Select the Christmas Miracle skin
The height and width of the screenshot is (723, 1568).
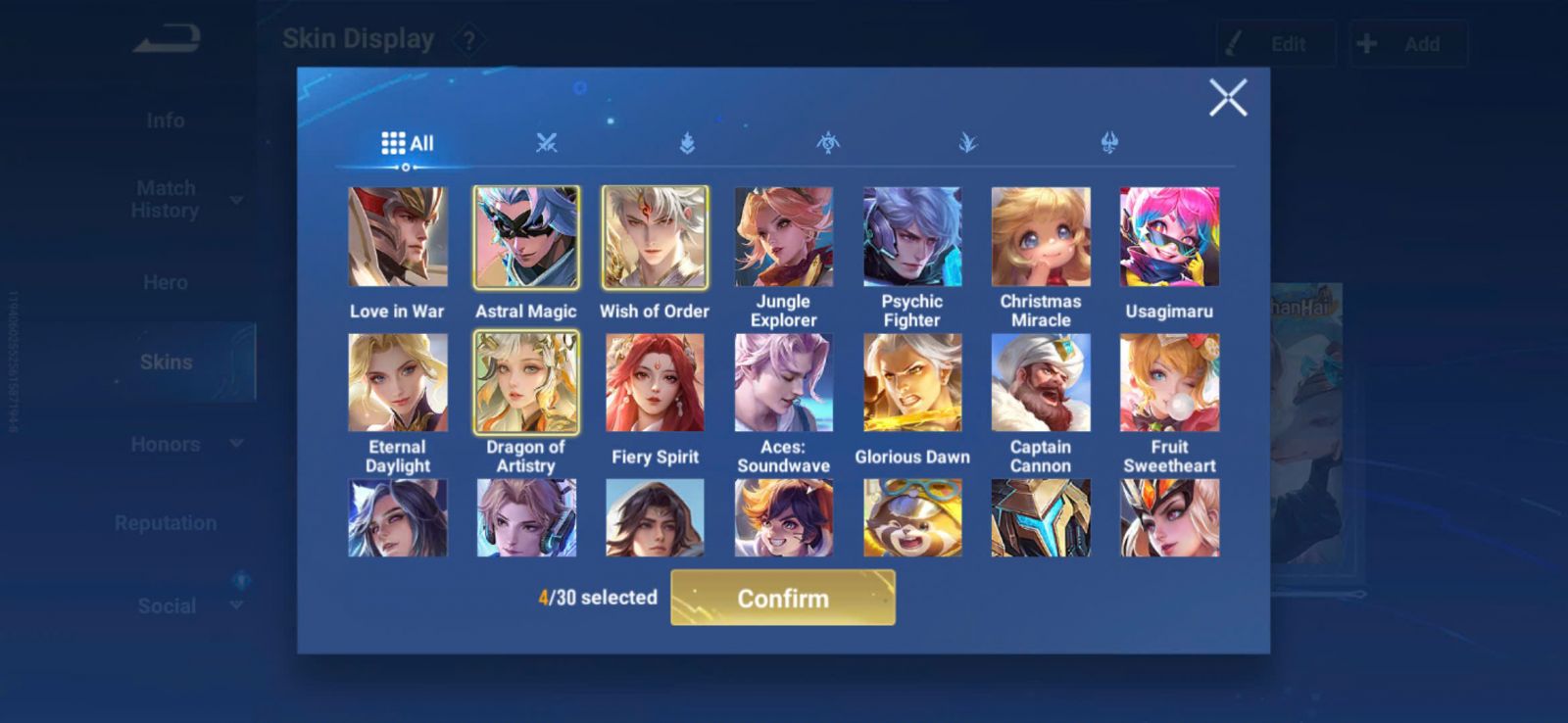(1040, 237)
